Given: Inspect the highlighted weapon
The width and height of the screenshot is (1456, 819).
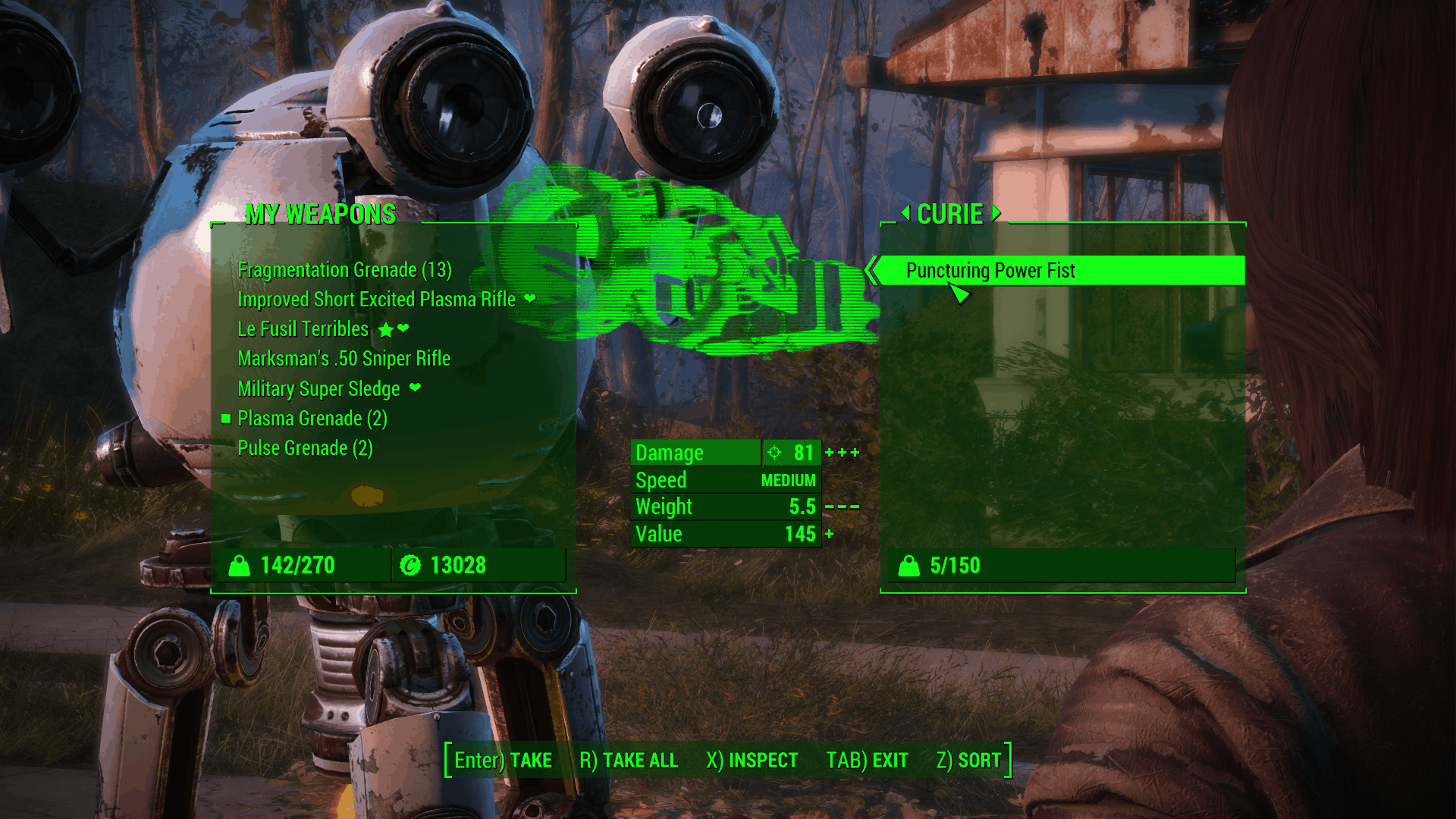Looking at the screenshot, I should [752, 760].
